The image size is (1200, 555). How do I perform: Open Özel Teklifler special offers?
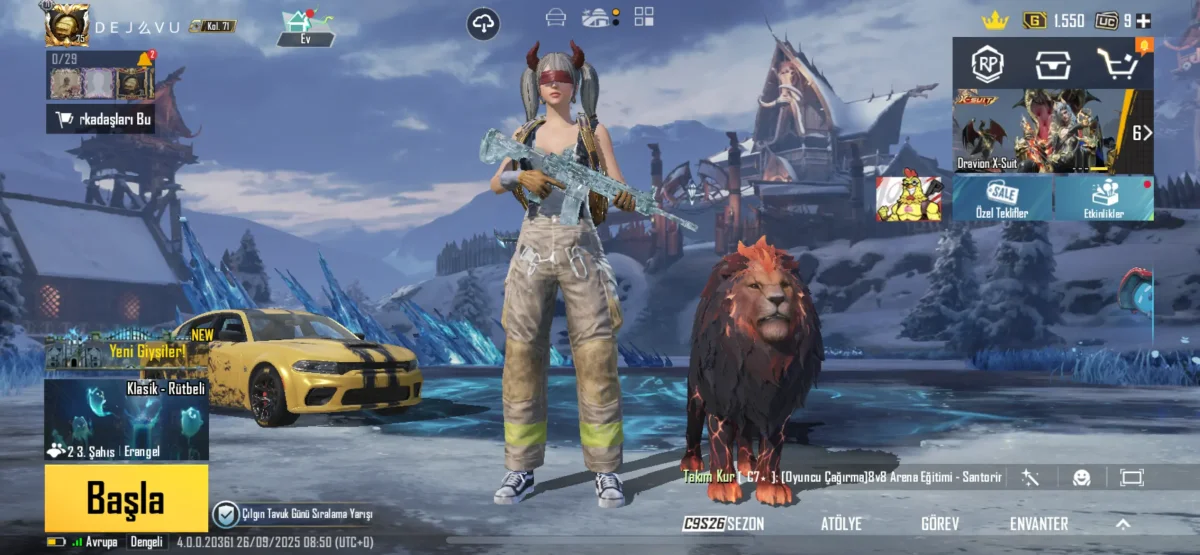[1002, 198]
